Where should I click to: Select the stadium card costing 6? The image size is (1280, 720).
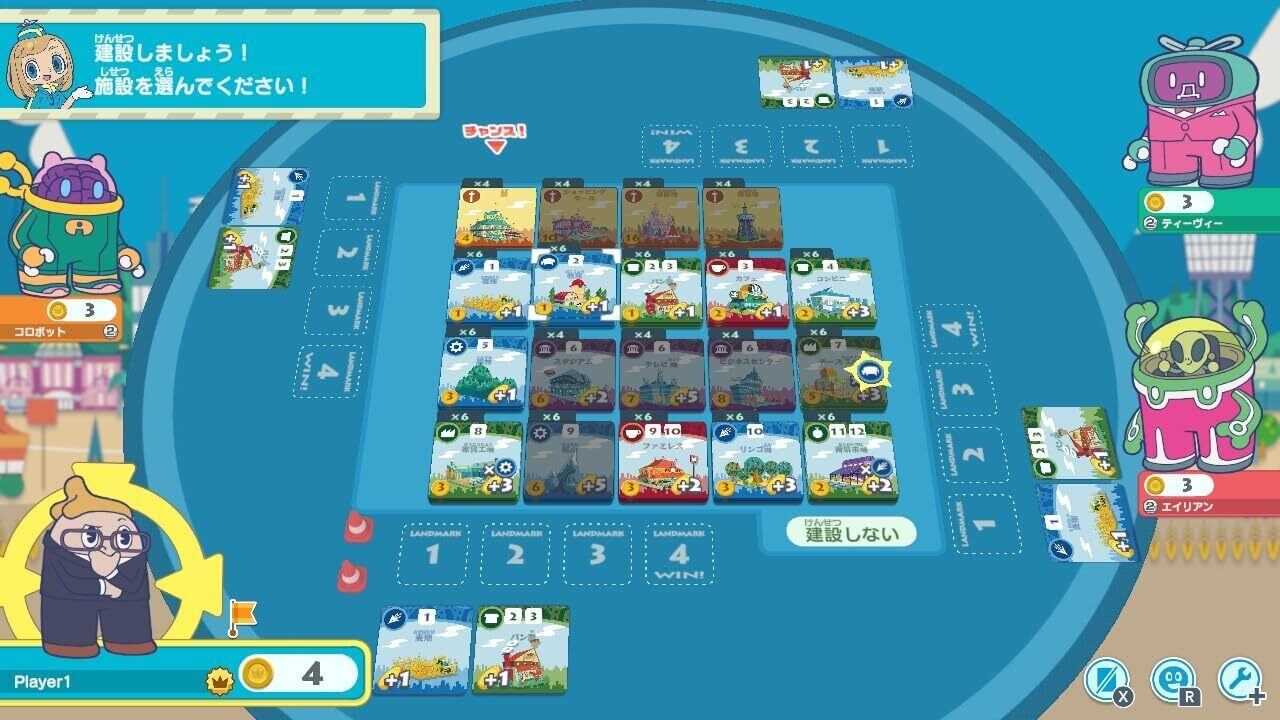(x=572, y=372)
